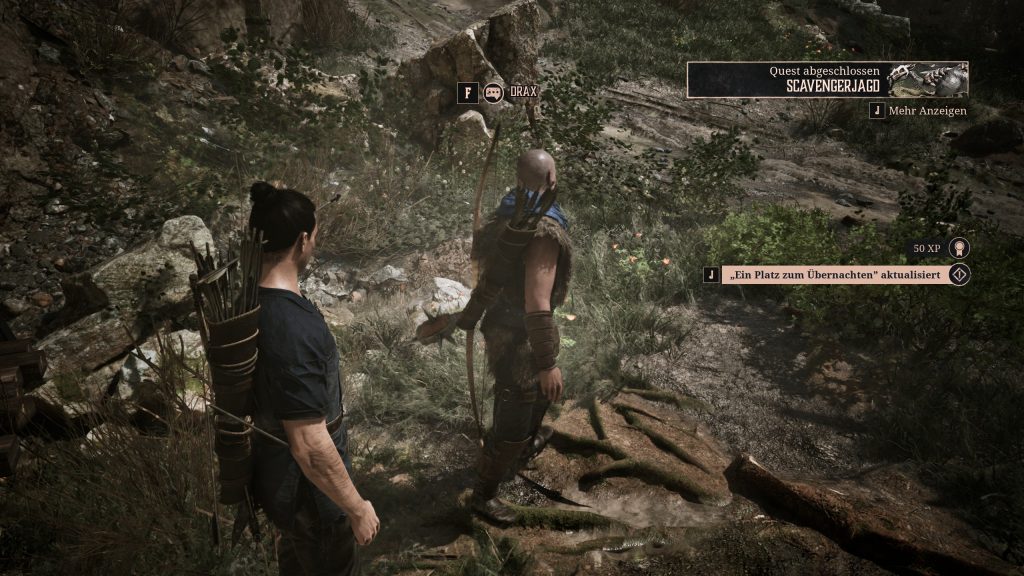Click the 50 XP medal icon
This screenshot has width=1024, height=576.
point(959,247)
